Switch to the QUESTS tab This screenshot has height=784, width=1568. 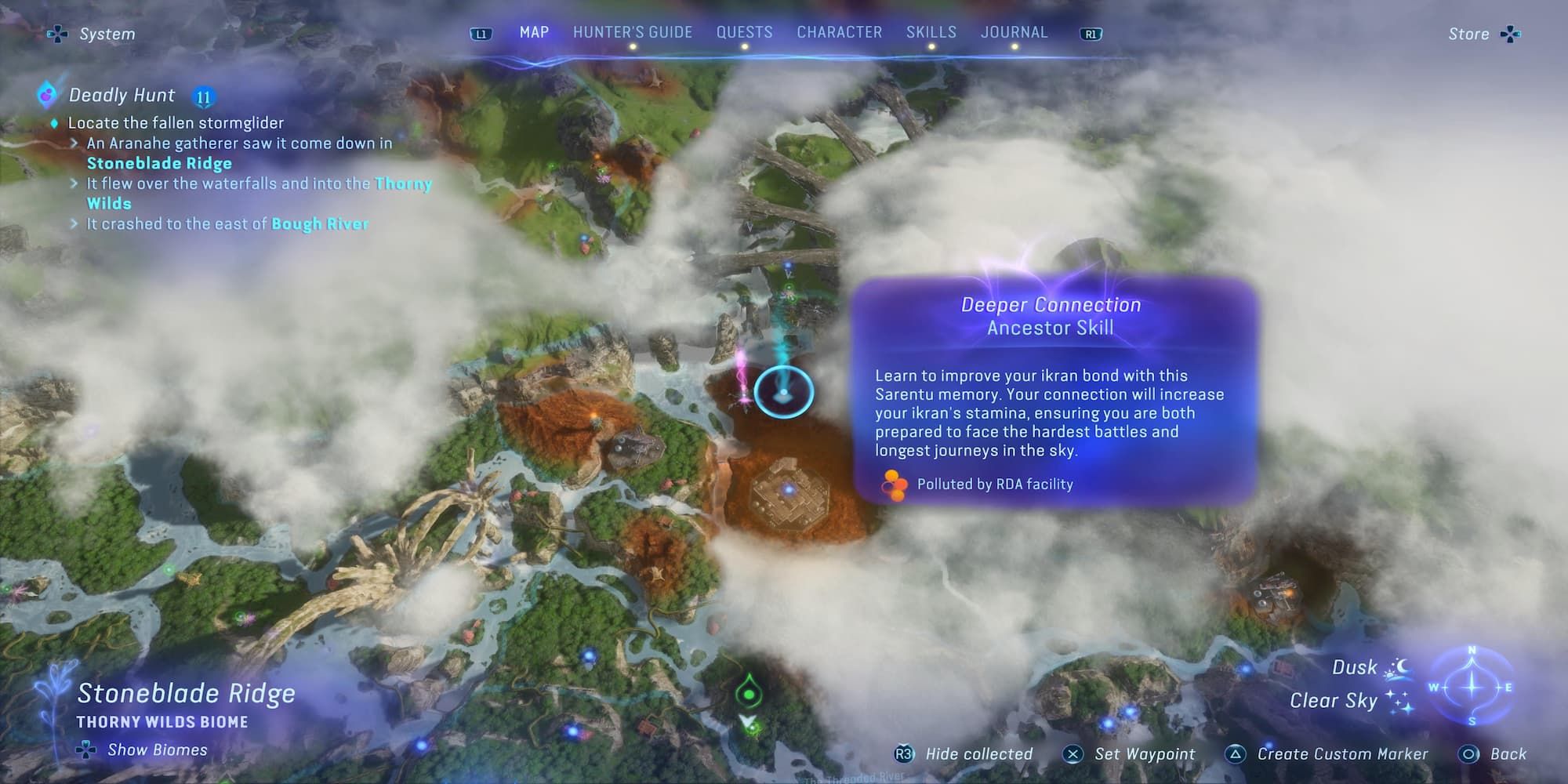pos(744,32)
